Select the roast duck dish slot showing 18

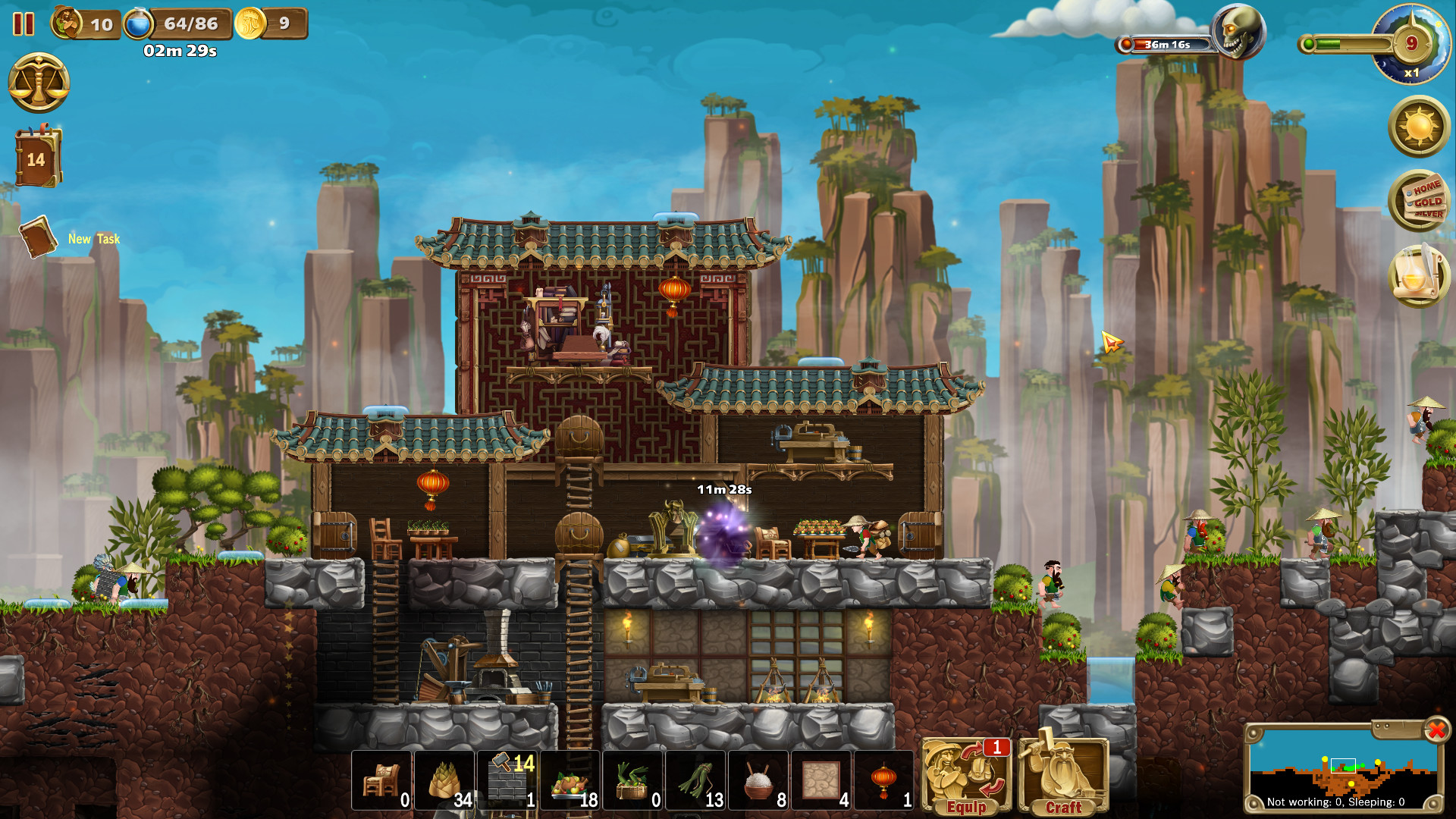569,780
